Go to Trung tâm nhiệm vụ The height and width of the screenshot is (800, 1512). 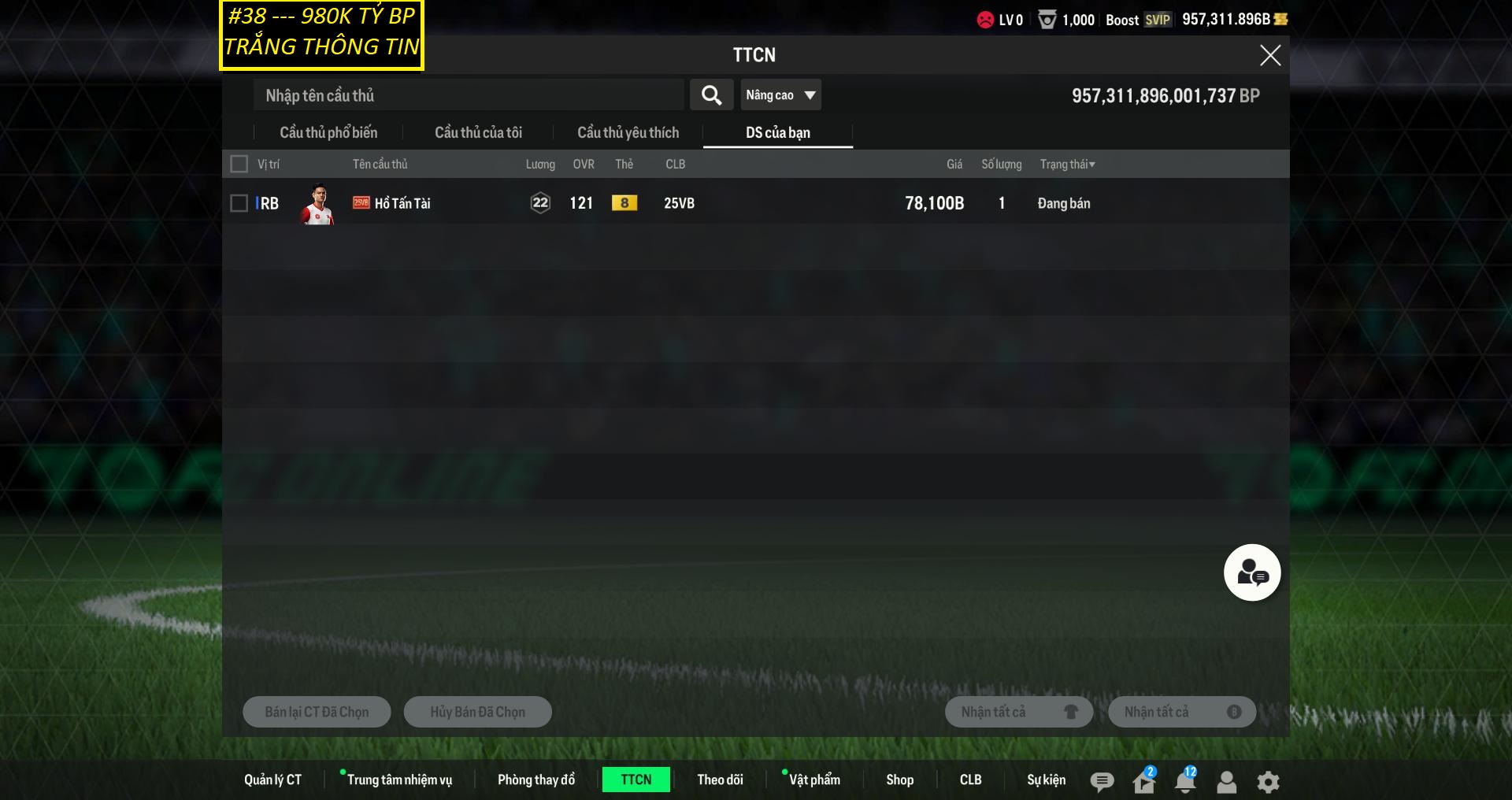click(x=399, y=780)
